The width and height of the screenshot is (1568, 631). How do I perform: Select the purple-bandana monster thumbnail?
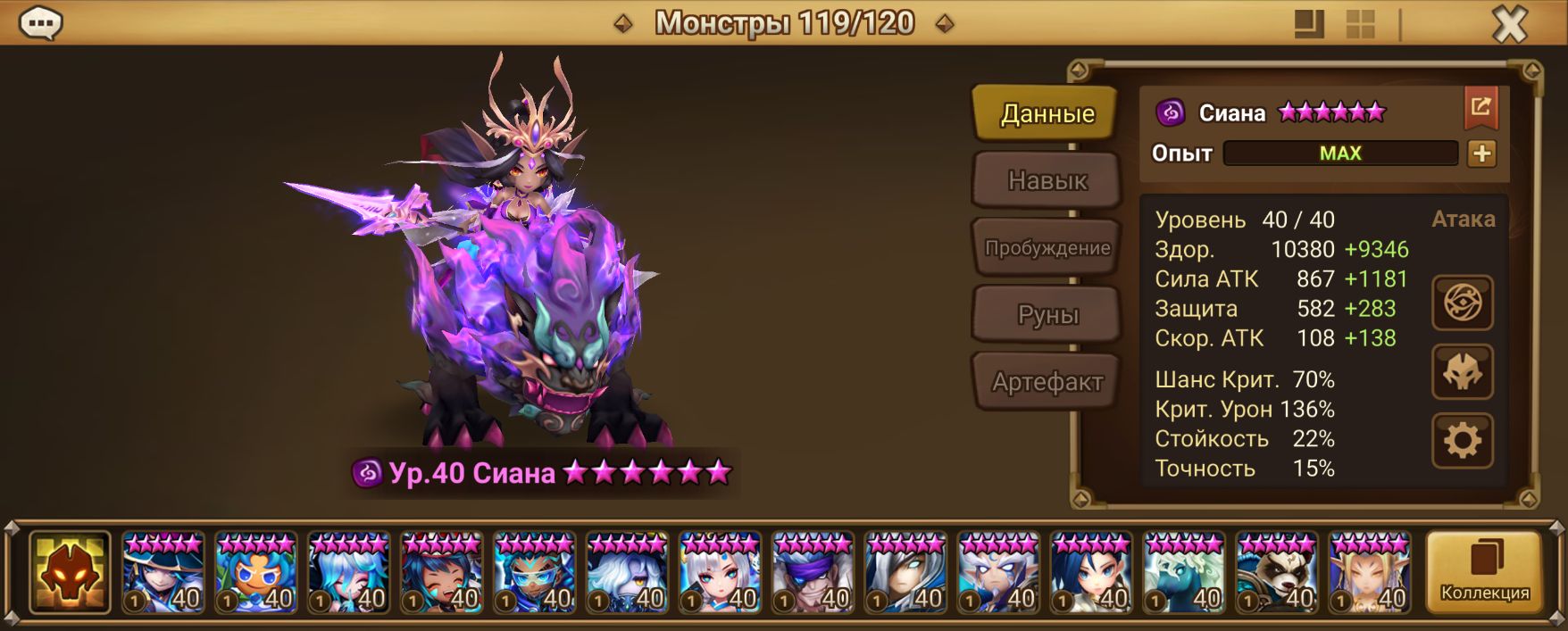tap(813, 573)
